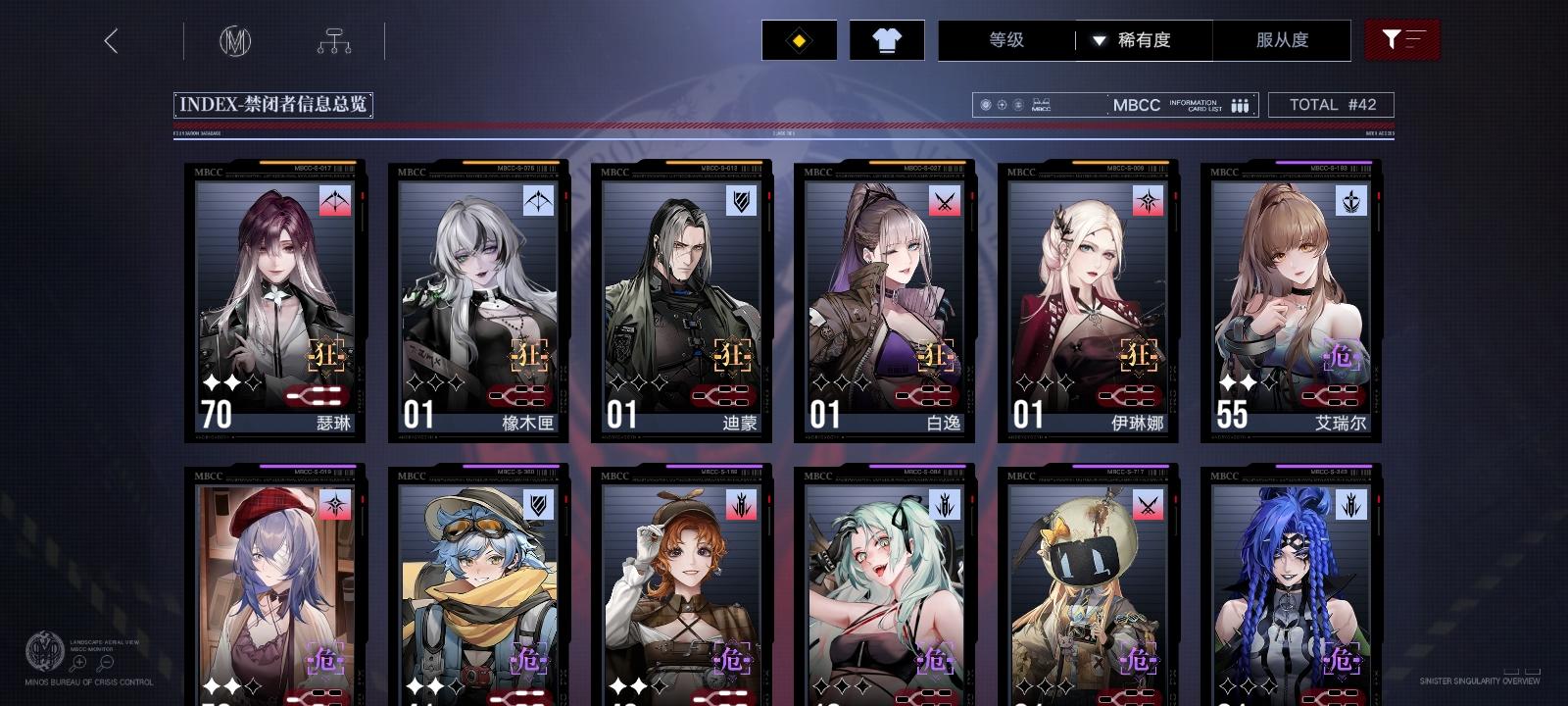Open the INDEX-禁闭者信息总览 header
1568x706 pixels.
click(x=274, y=104)
